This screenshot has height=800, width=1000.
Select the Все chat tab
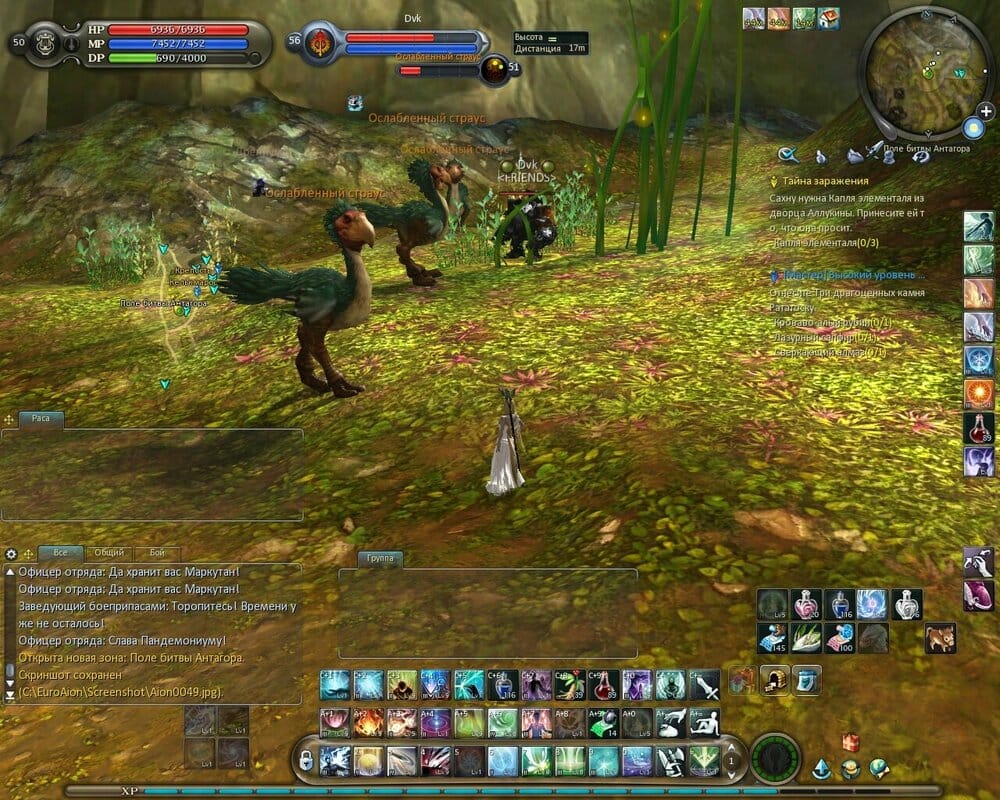click(61, 552)
